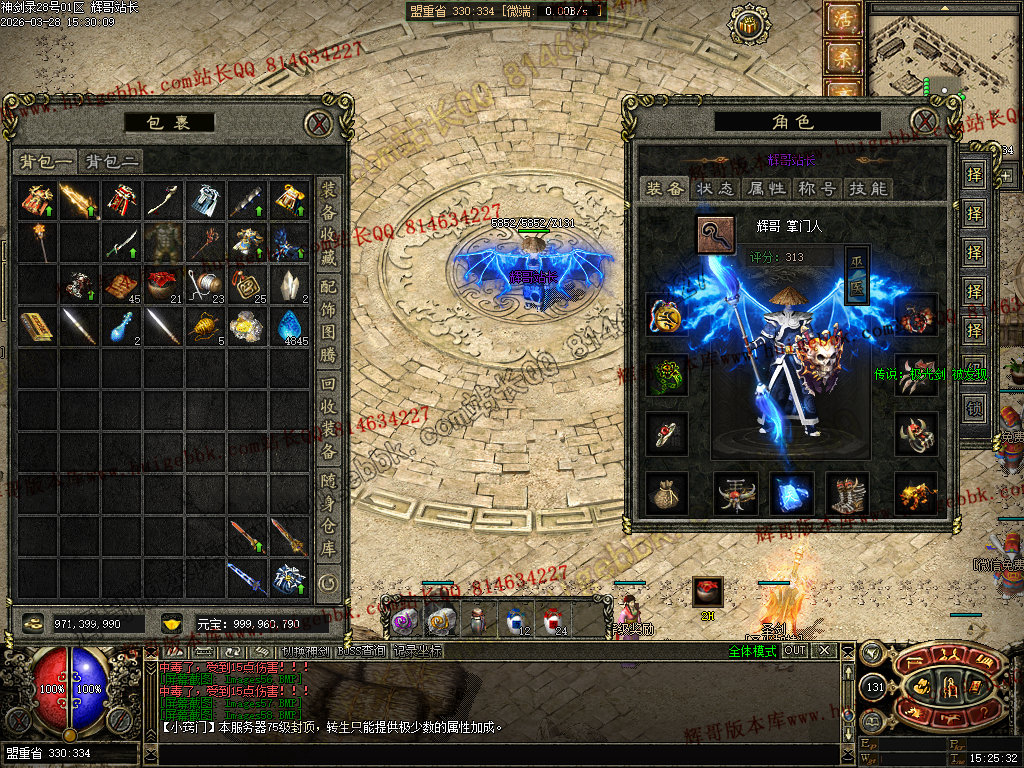This screenshot has width=1024, height=768.
Task: Switch to the 属性 attributes tab
Action: pos(765,188)
